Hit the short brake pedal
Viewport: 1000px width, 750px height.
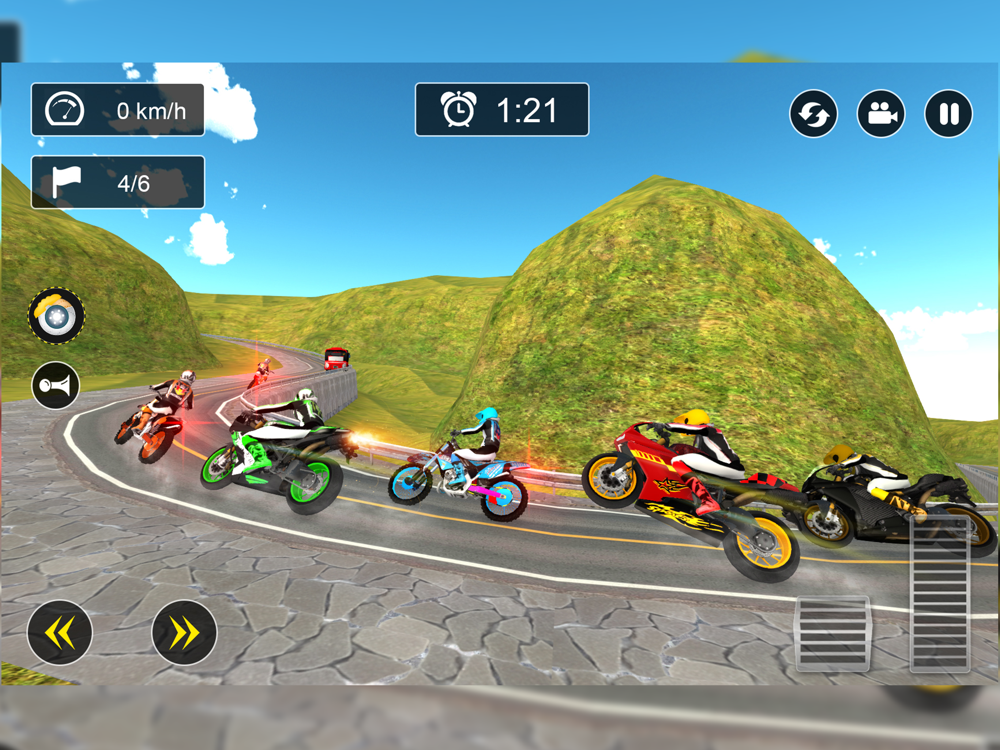pyautogui.click(x=833, y=633)
